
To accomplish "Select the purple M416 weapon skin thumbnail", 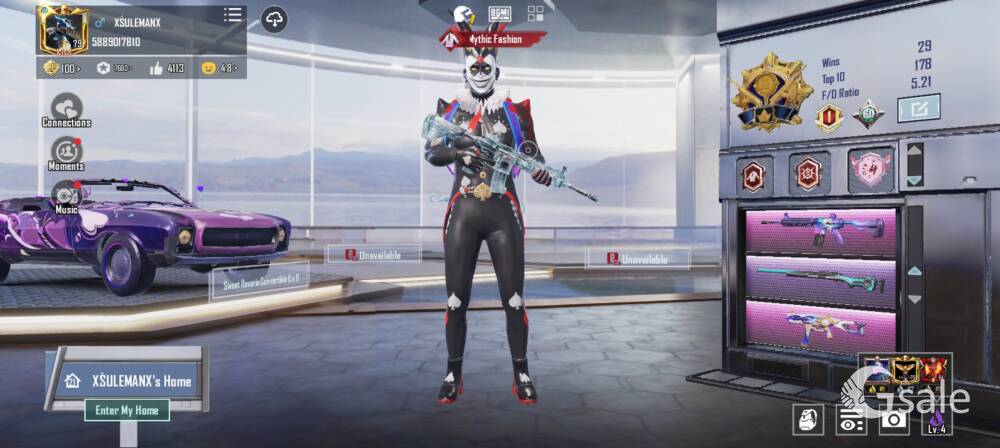I will pos(821,231).
